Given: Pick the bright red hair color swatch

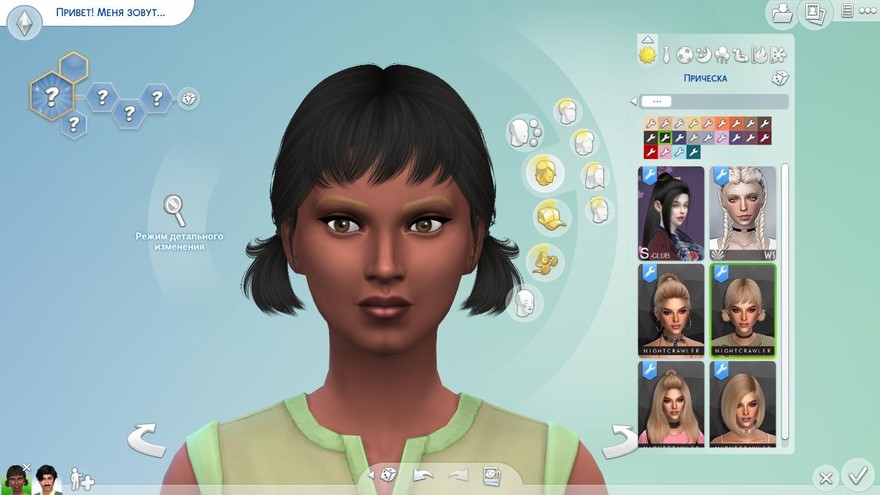Looking at the screenshot, I should pos(649,152).
